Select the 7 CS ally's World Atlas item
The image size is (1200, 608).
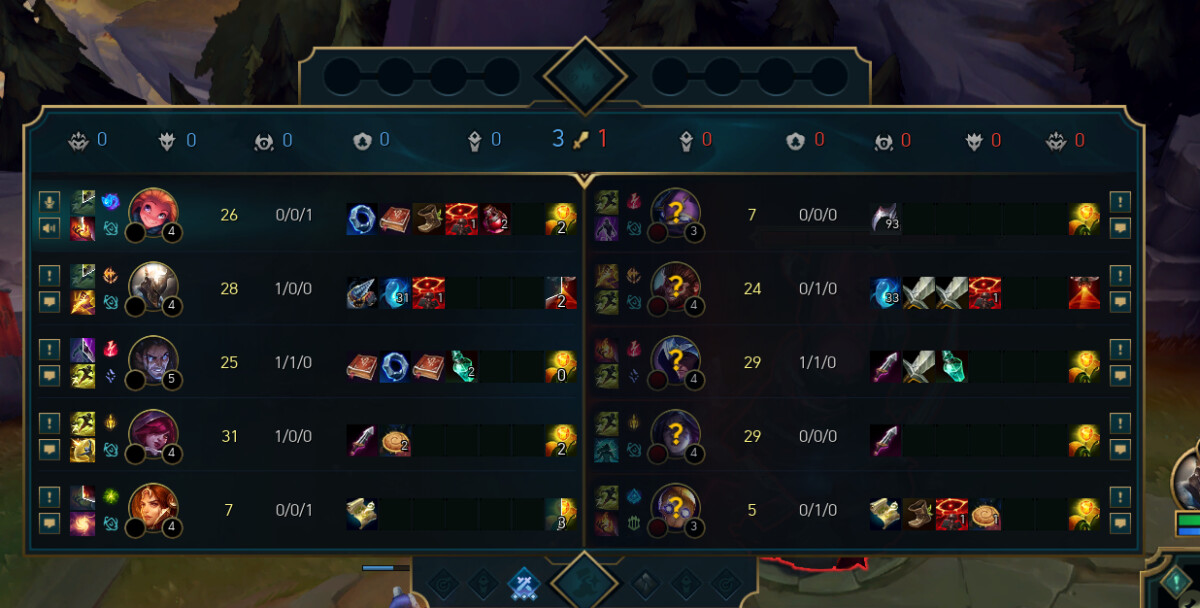[362, 514]
